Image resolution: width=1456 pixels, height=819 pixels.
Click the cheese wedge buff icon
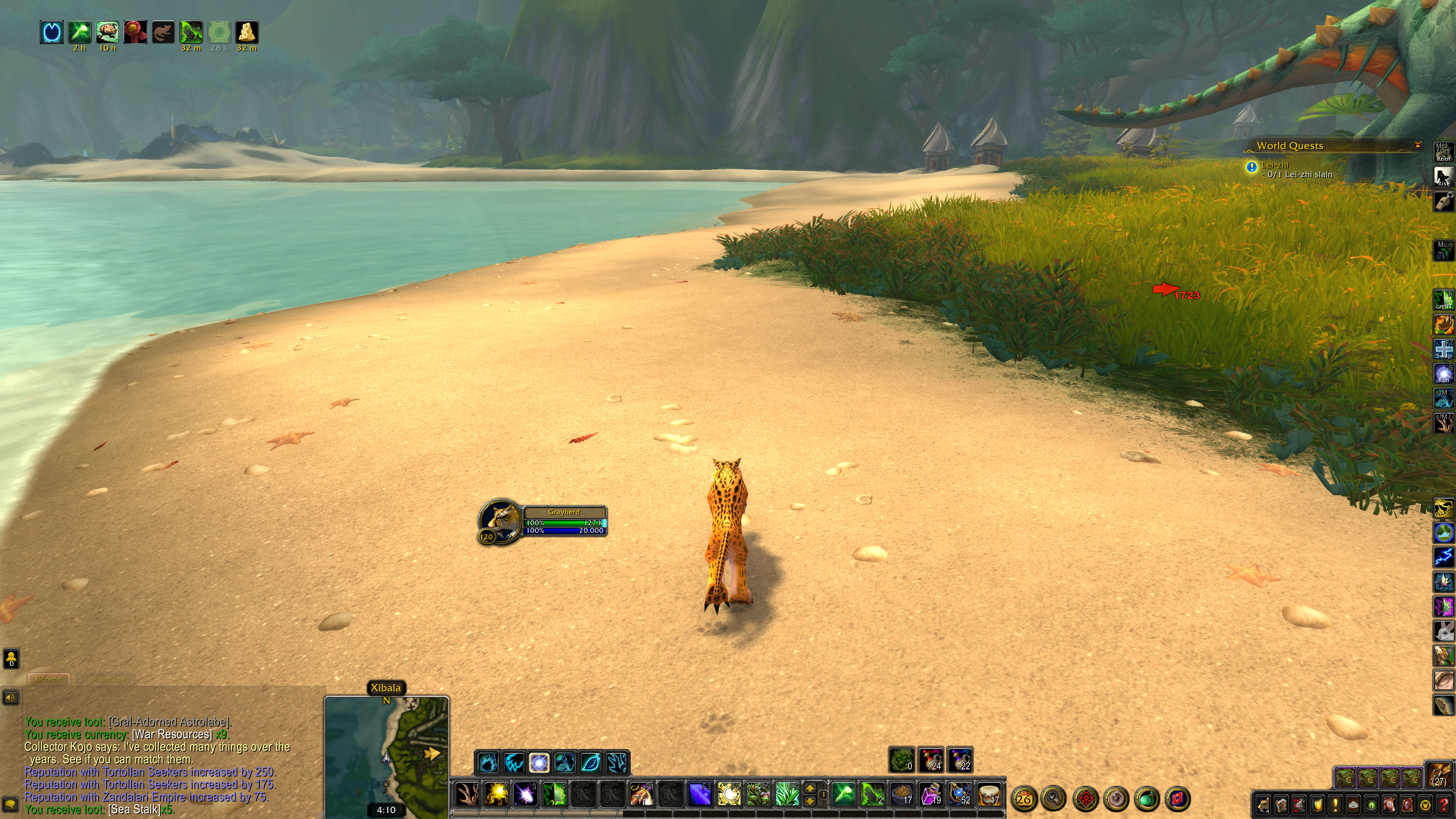(x=246, y=32)
